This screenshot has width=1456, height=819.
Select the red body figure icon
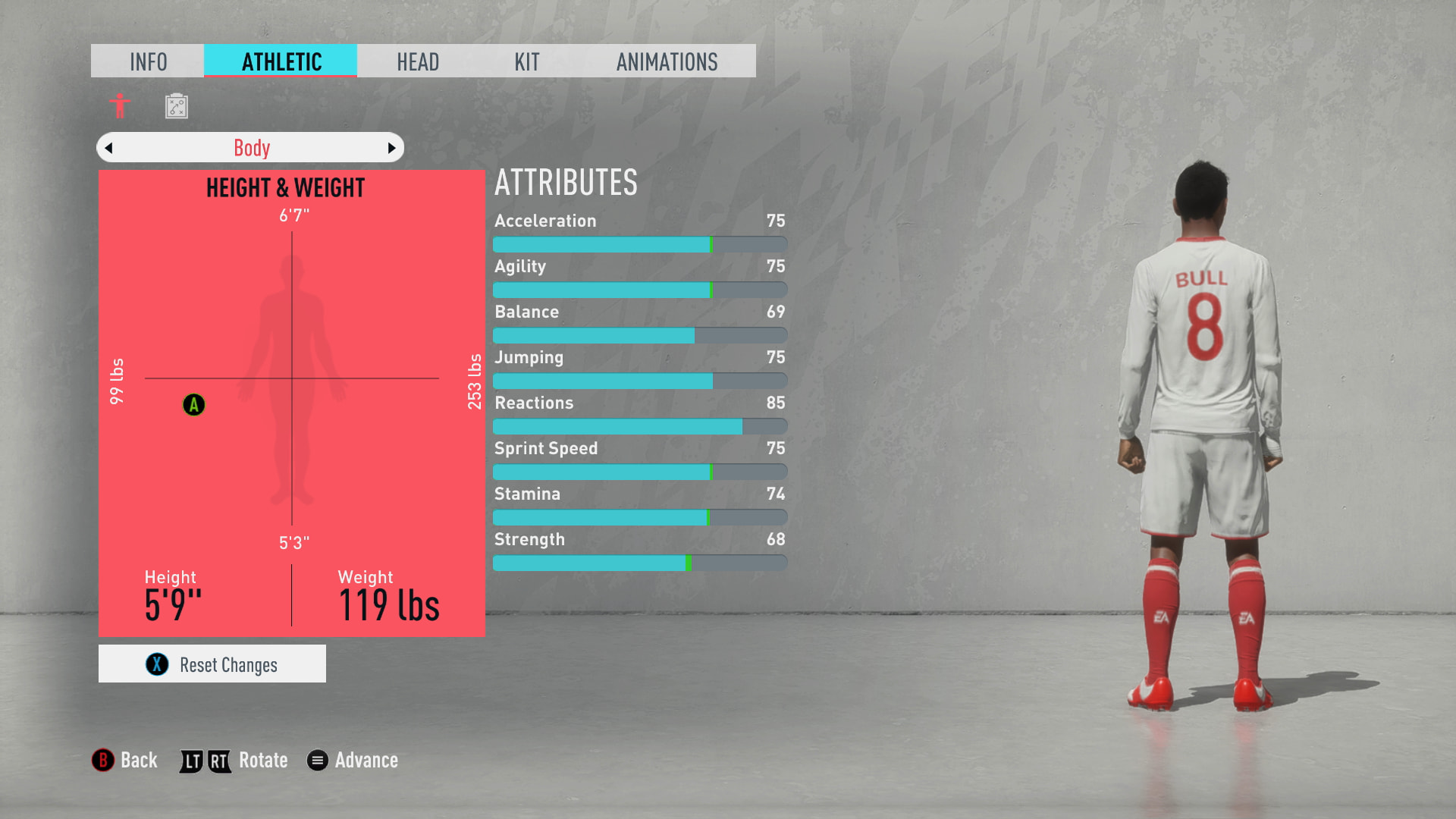120,106
